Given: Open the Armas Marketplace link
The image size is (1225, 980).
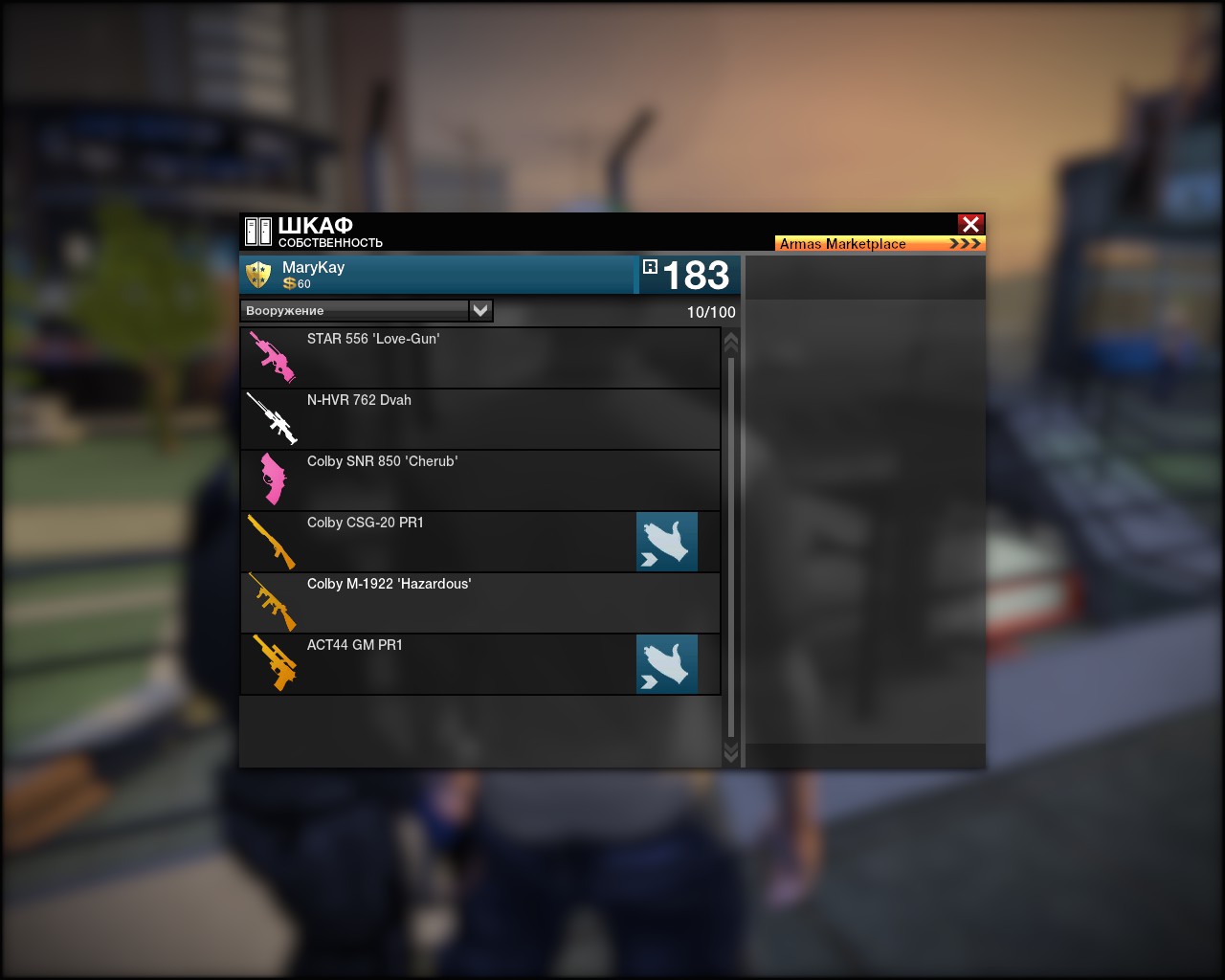Looking at the screenshot, I should click(x=880, y=244).
